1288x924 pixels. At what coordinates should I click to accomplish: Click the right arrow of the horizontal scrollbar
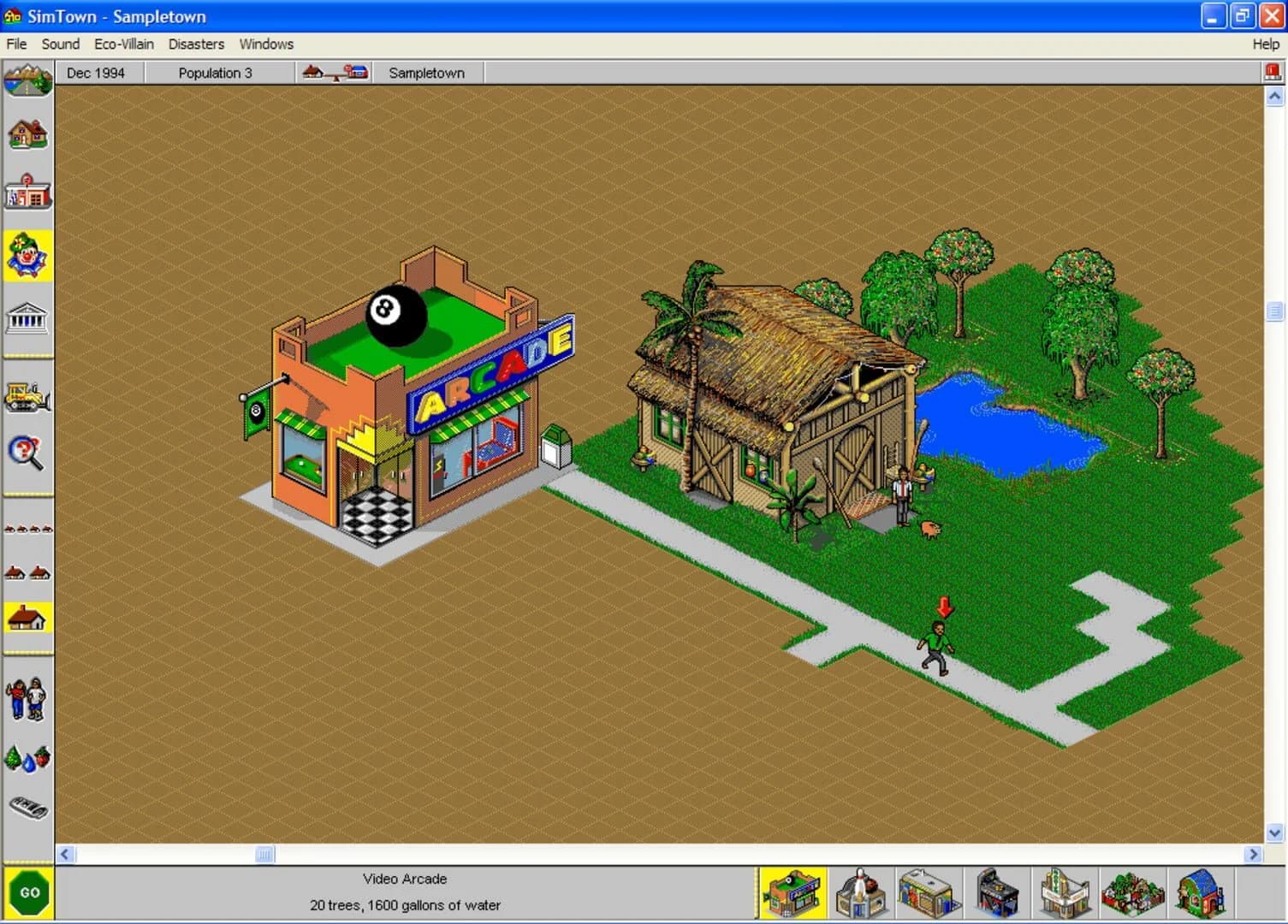point(1252,854)
